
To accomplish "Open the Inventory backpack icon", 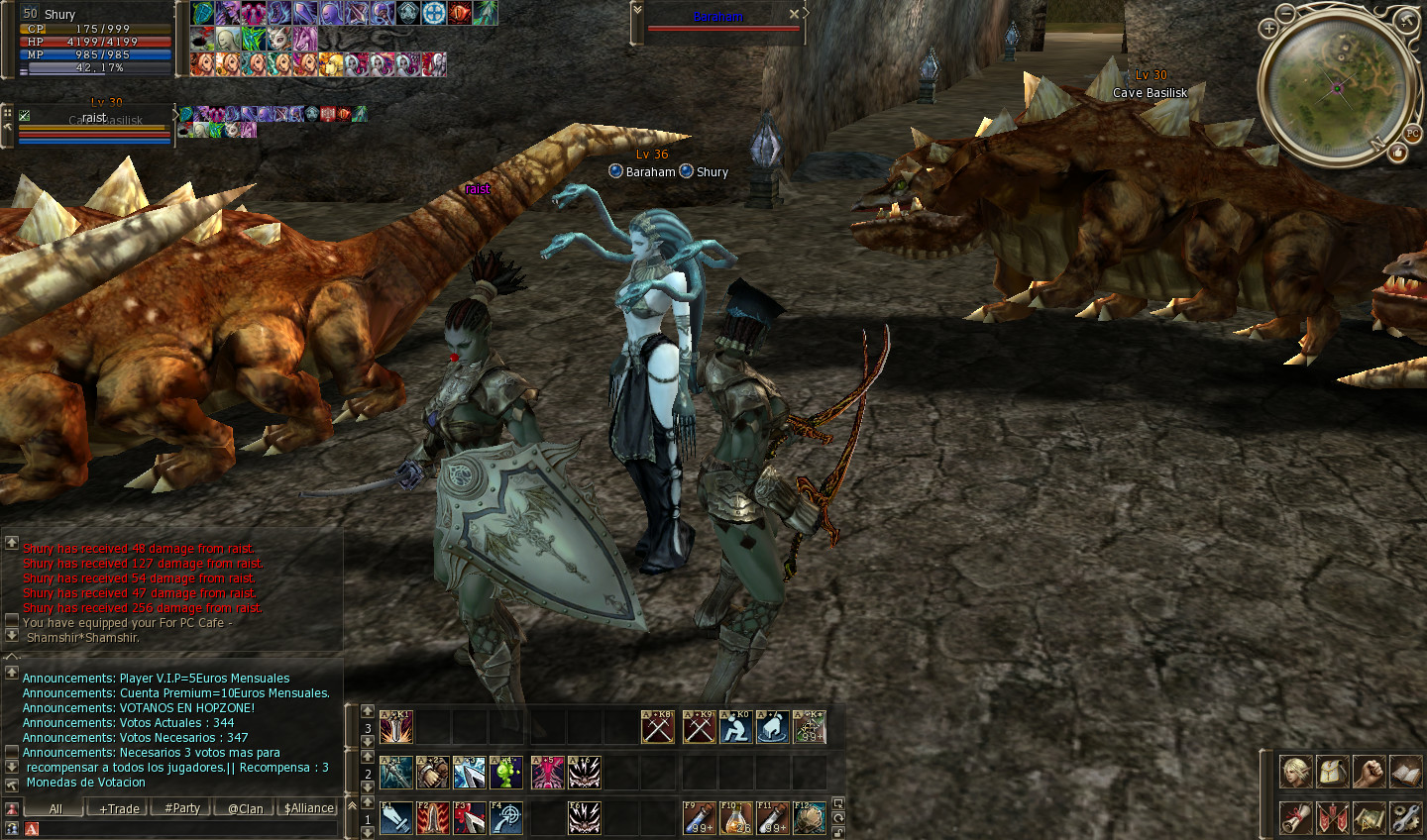I will pos(1333,771).
